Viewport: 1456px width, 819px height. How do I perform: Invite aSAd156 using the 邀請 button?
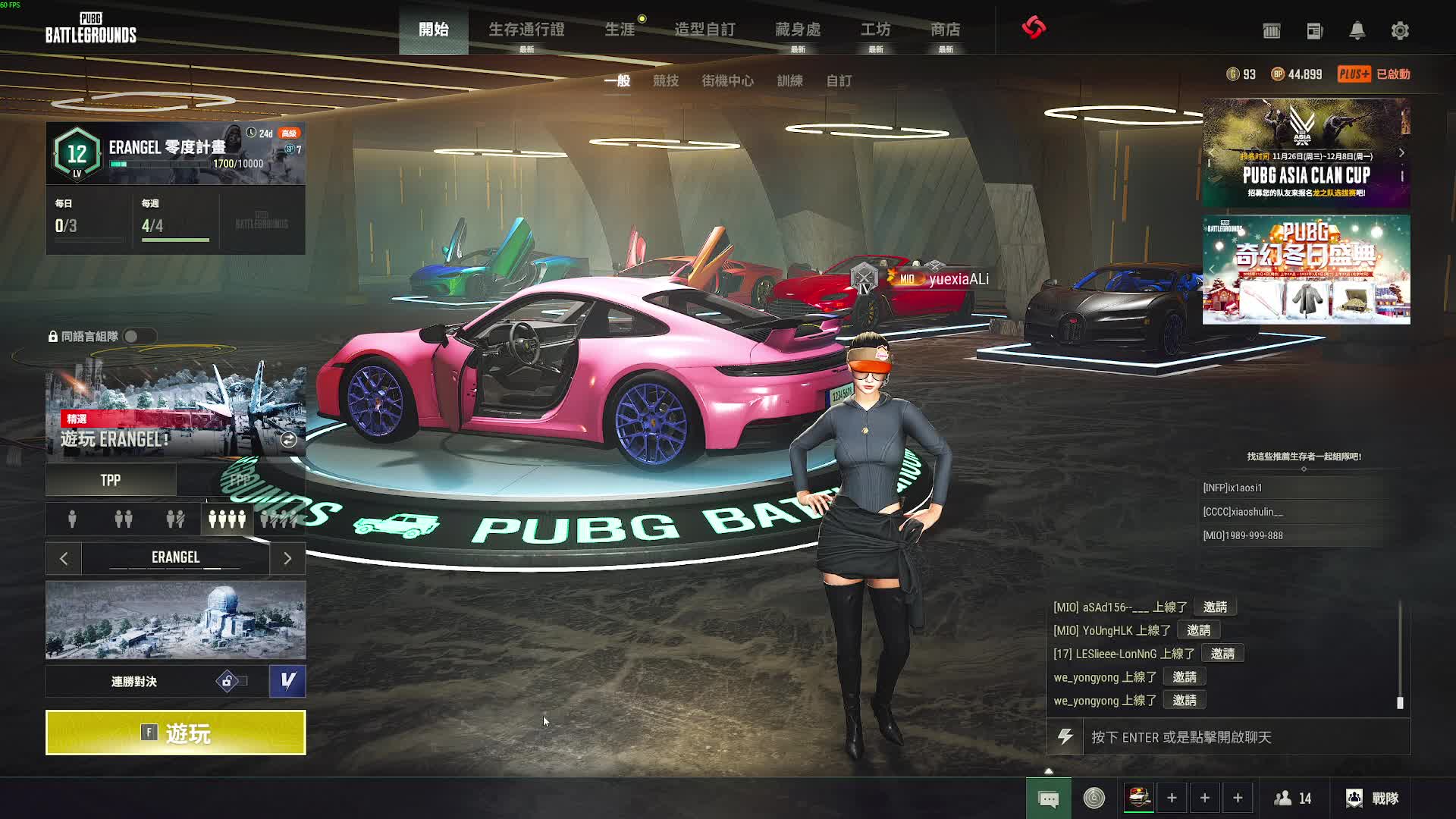pyautogui.click(x=1215, y=607)
